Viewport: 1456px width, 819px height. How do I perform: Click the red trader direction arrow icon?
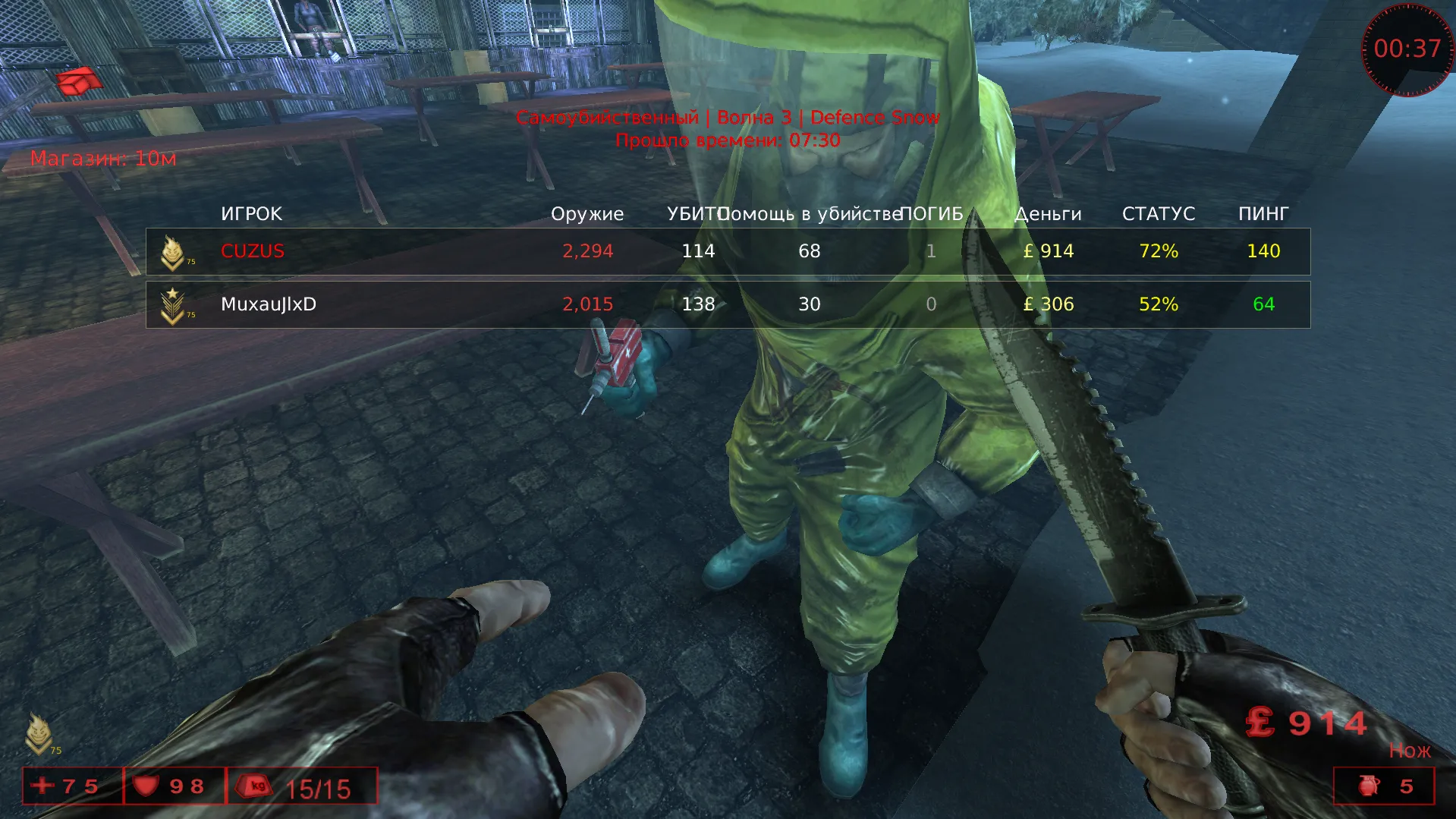click(x=79, y=81)
